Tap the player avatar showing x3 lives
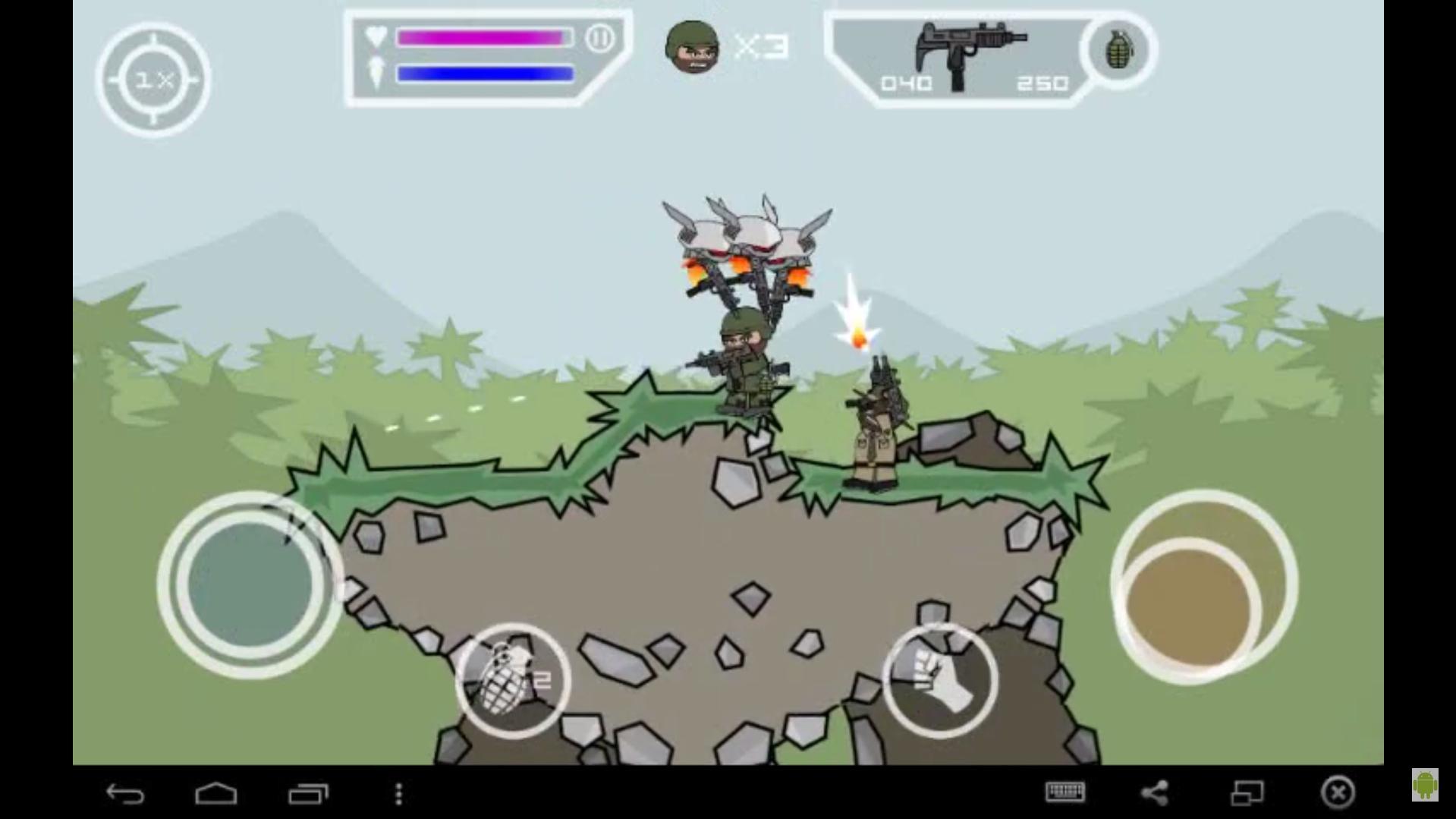The image size is (1456, 819). click(x=693, y=47)
